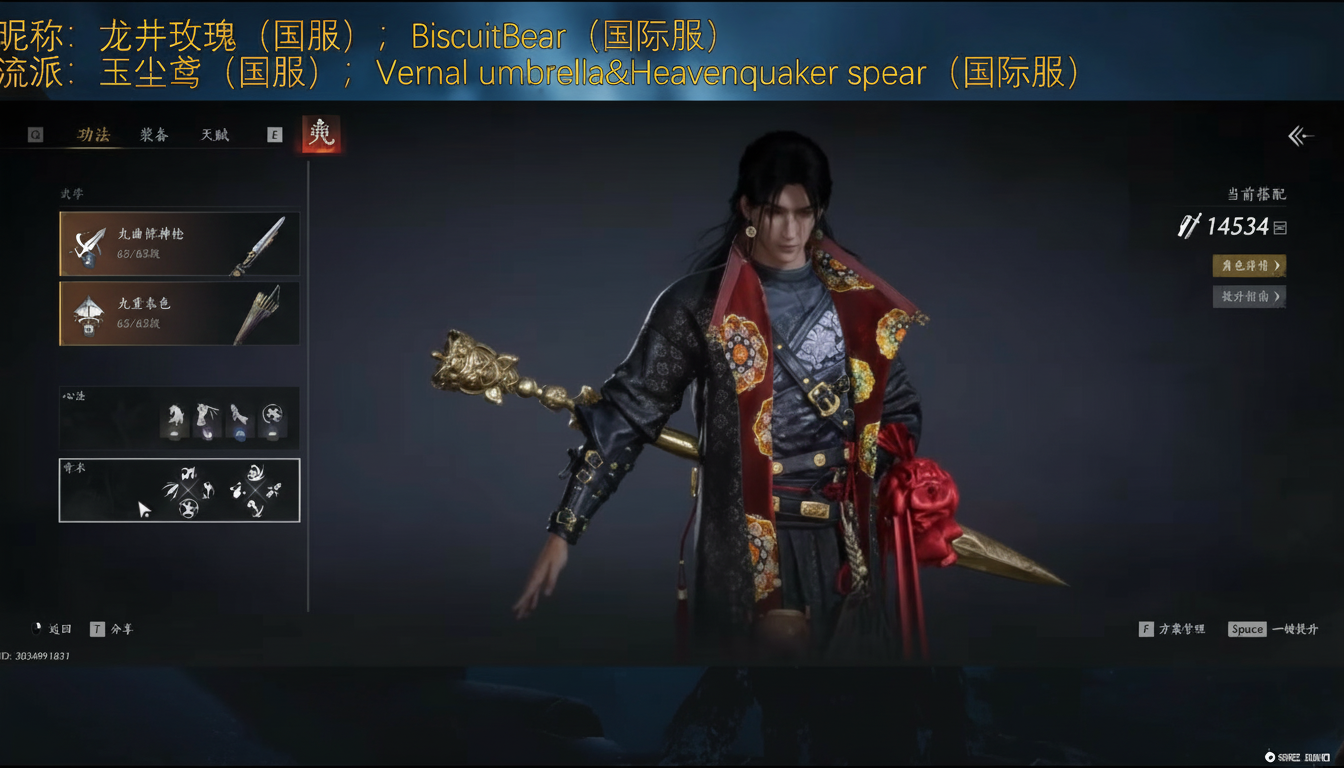This screenshot has height=768, width=1344.
Task: Open the 奇术 mystic skills panel
Action: coord(179,490)
